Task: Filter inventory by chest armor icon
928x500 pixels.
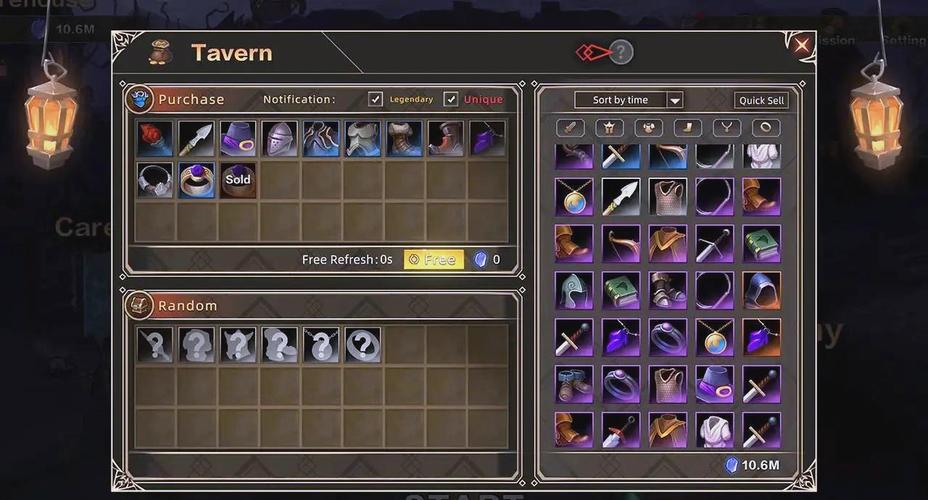Action: 648,128
